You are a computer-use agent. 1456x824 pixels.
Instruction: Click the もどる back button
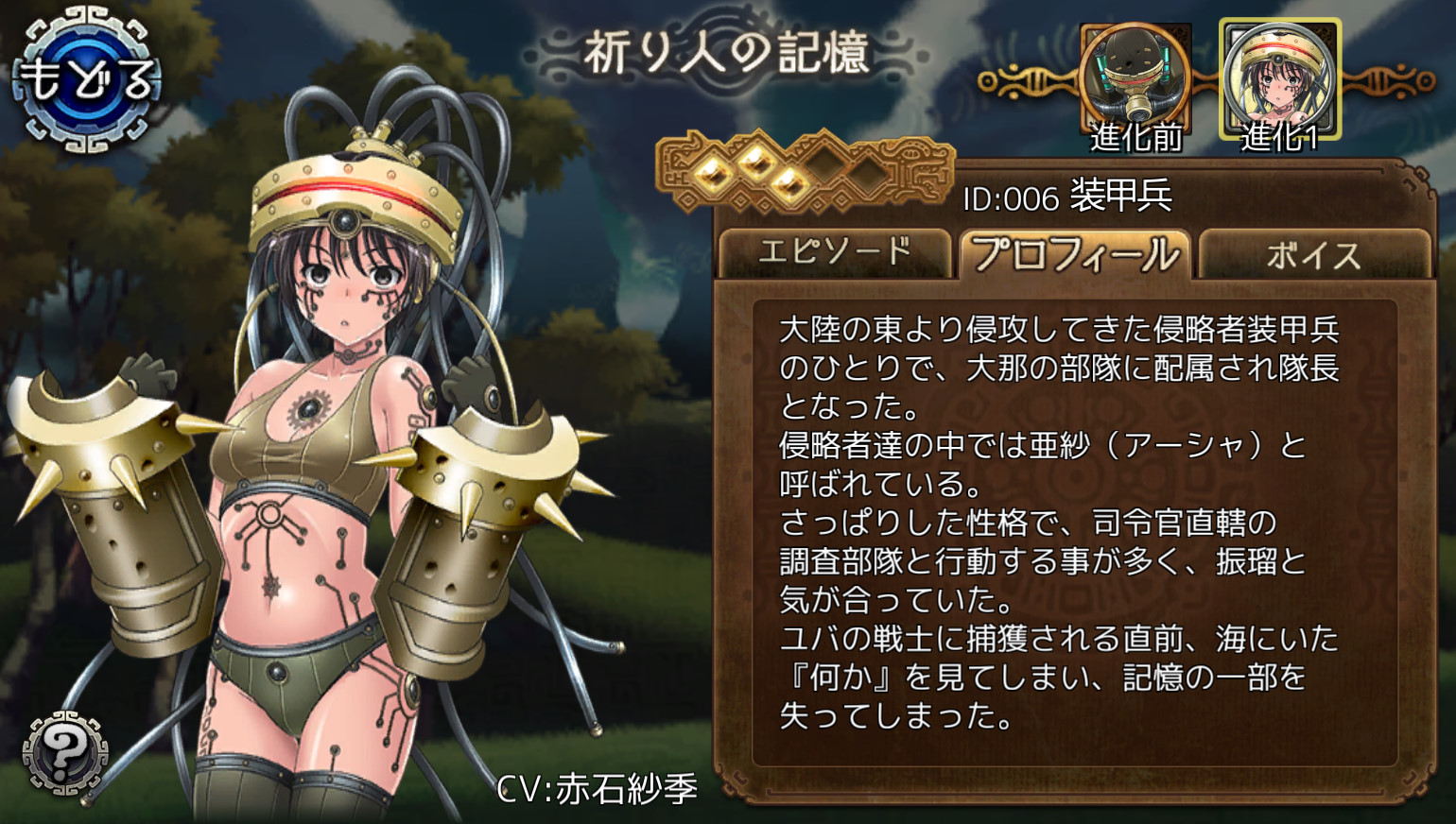[86, 79]
